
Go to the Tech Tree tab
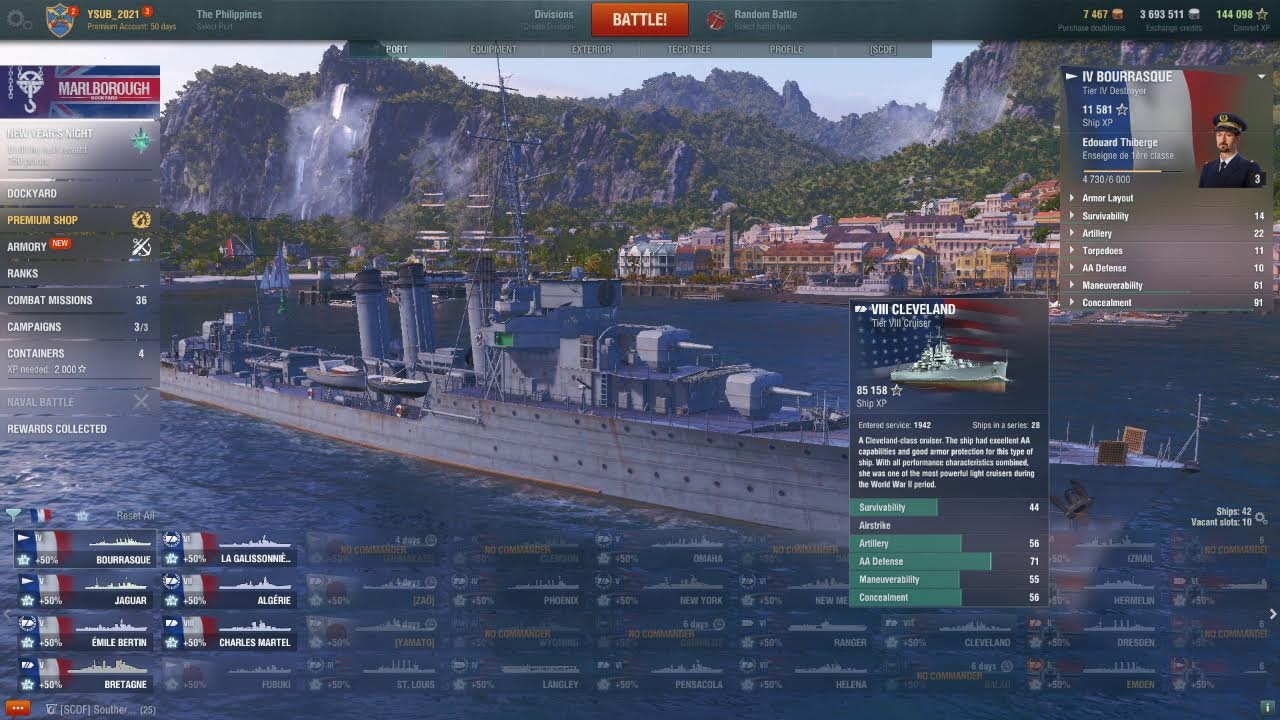click(x=689, y=49)
